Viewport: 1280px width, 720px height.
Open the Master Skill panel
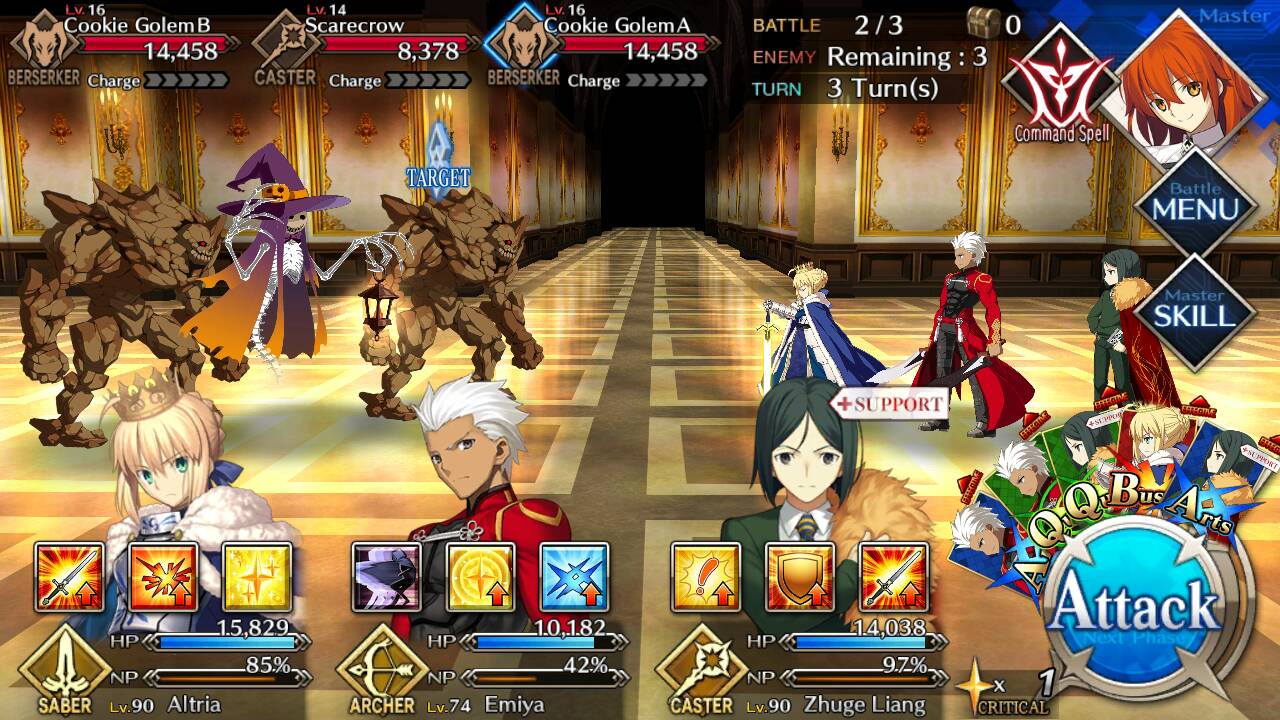pyautogui.click(x=1195, y=310)
